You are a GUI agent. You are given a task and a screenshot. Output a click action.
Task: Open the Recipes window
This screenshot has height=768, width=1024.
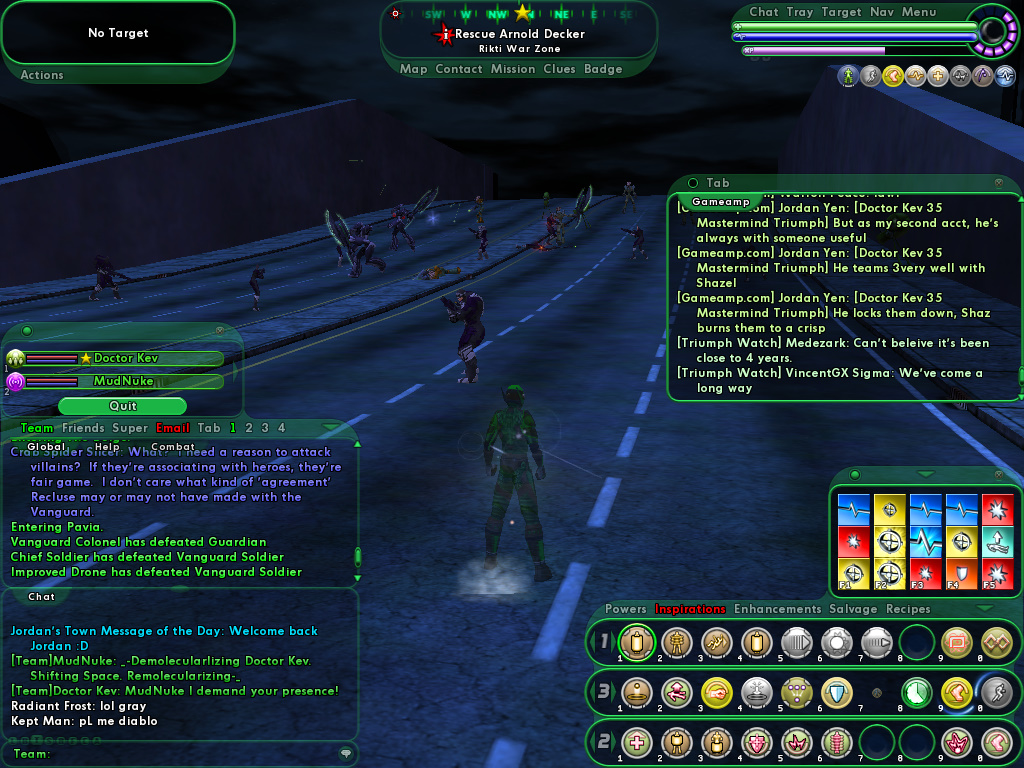click(908, 609)
